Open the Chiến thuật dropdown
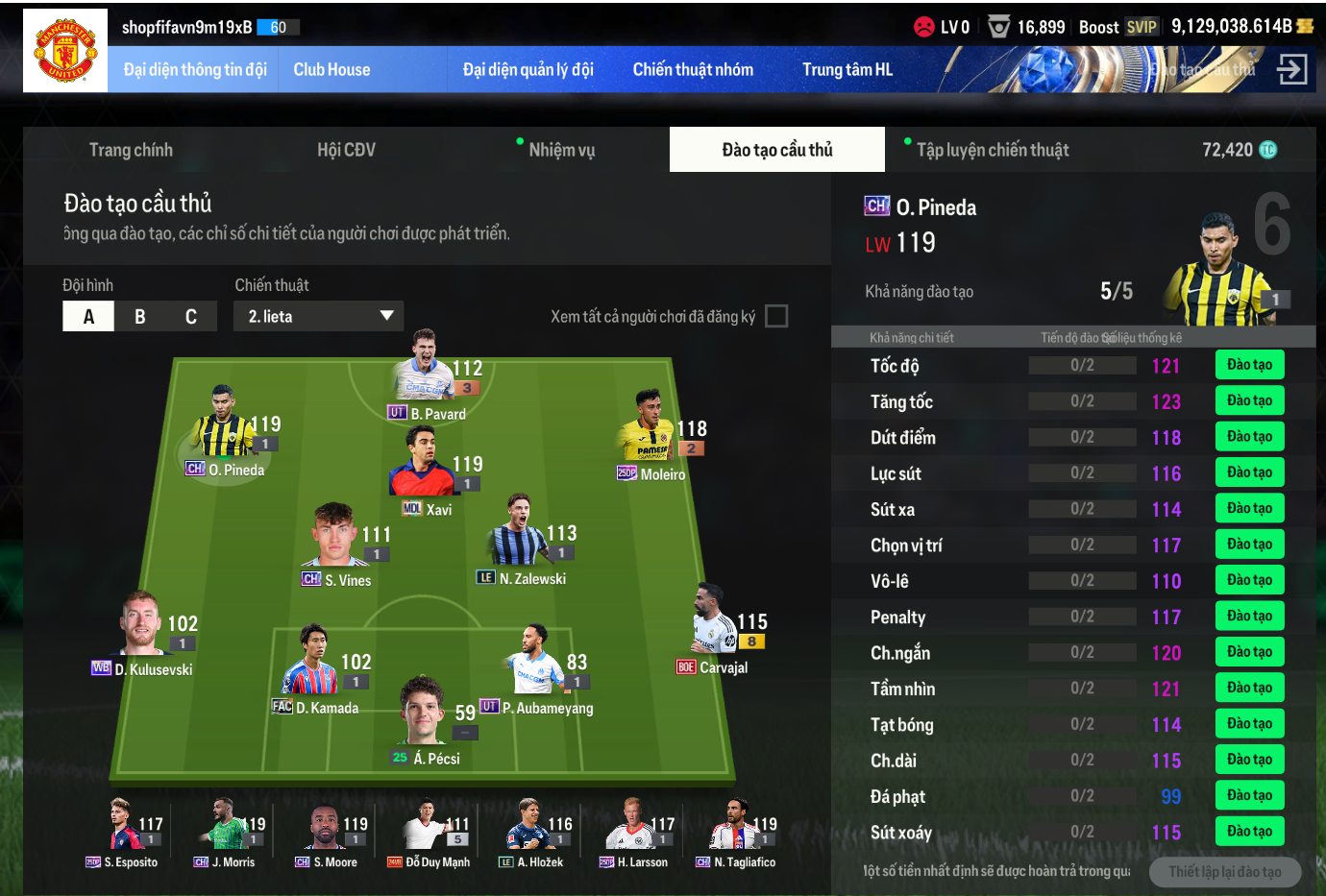The height and width of the screenshot is (896, 1326). point(318,316)
